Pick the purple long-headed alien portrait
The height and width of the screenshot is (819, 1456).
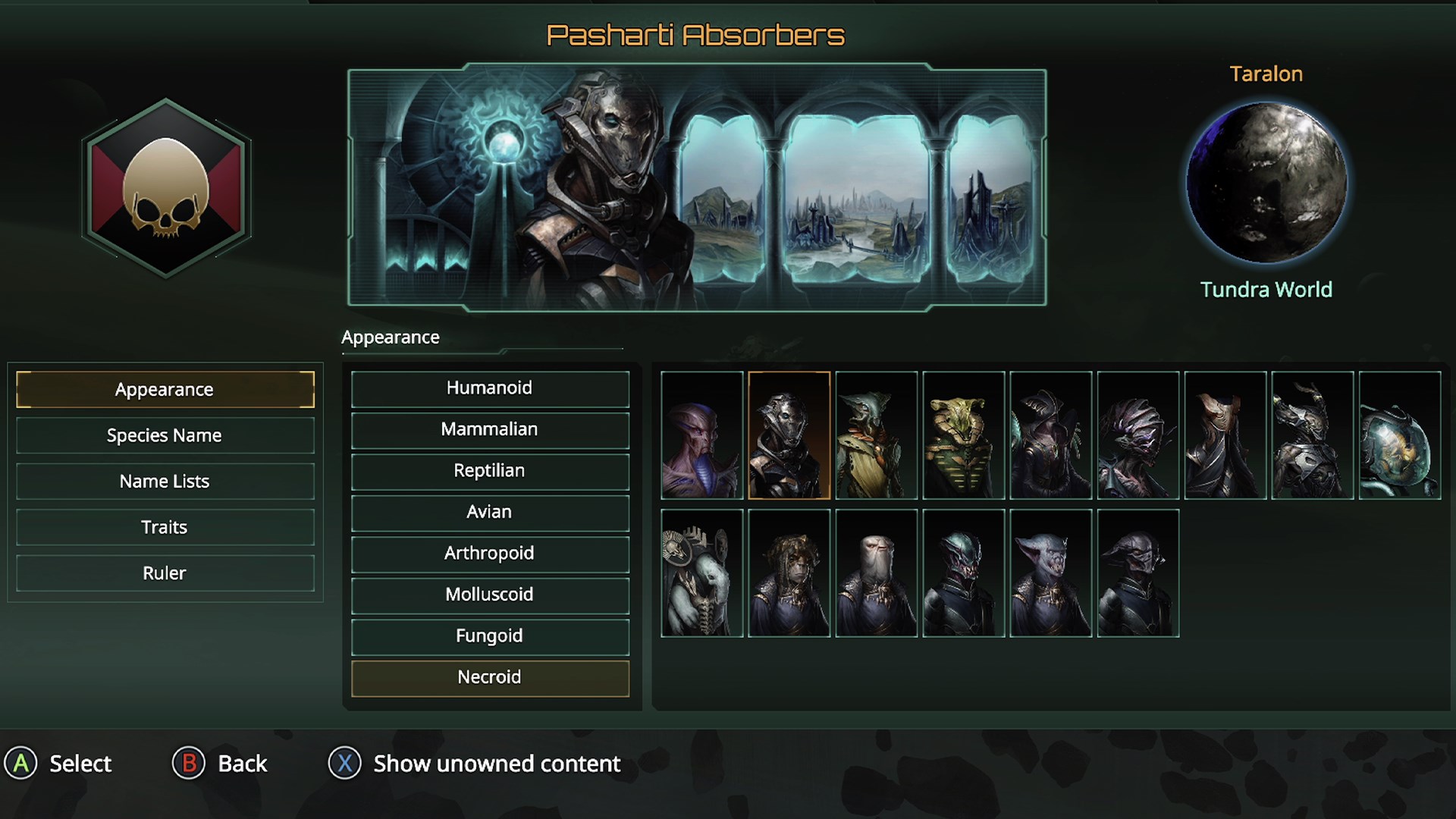coord(701,435)
